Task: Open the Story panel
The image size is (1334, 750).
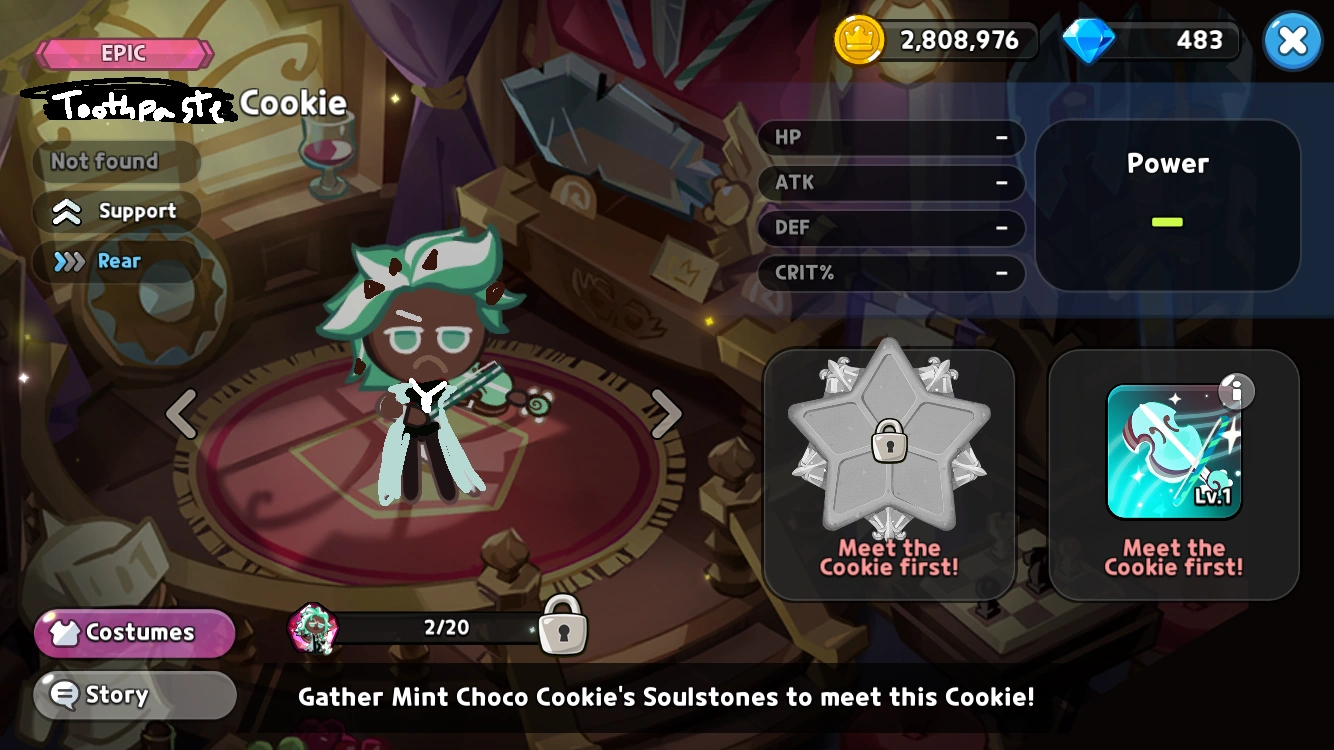Action: [x=133, y=694]
